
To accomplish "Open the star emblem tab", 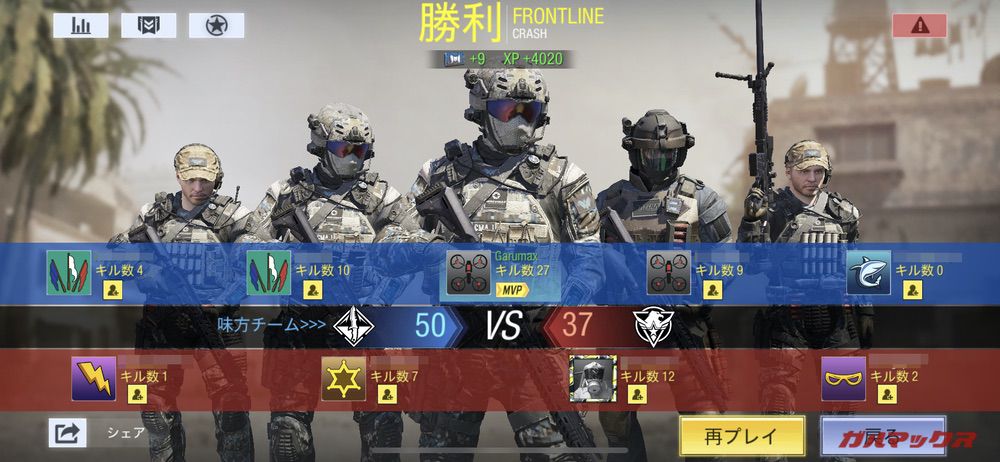I will click(216, 25).
